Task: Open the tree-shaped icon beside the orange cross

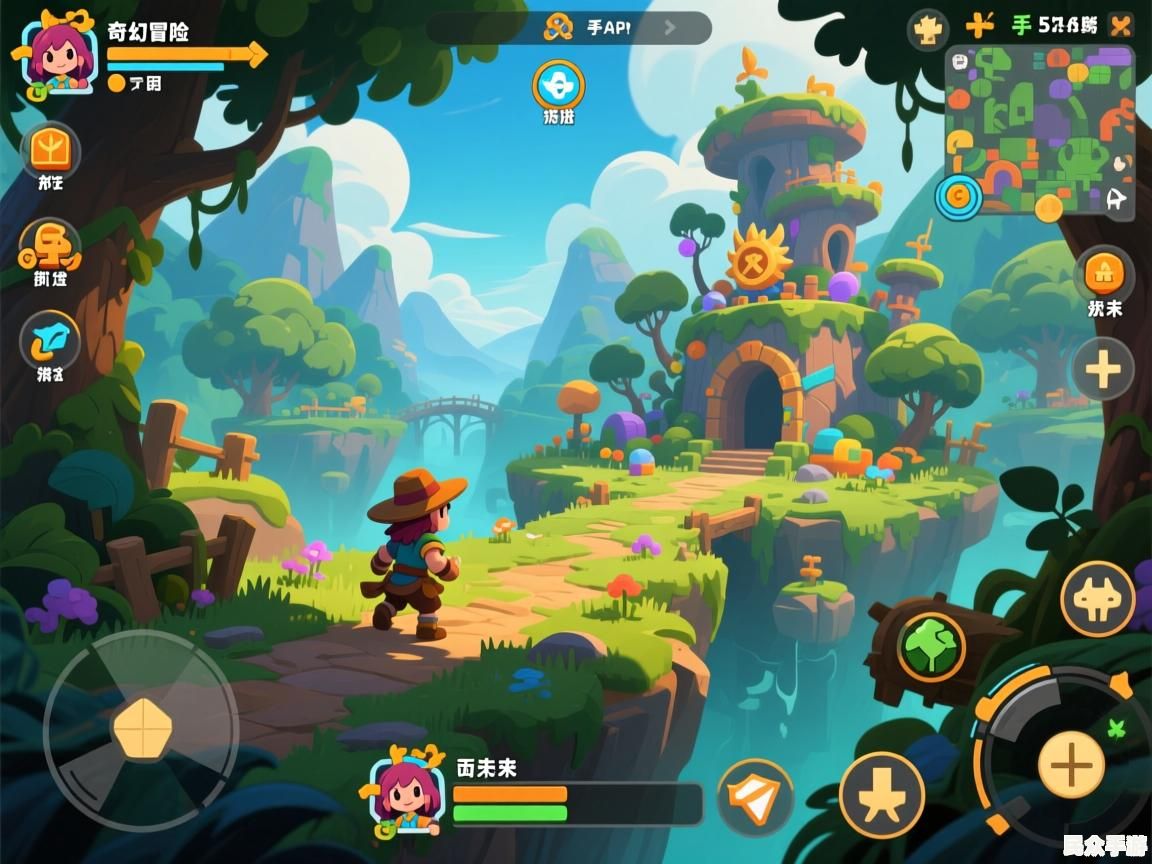Action: 928,29
